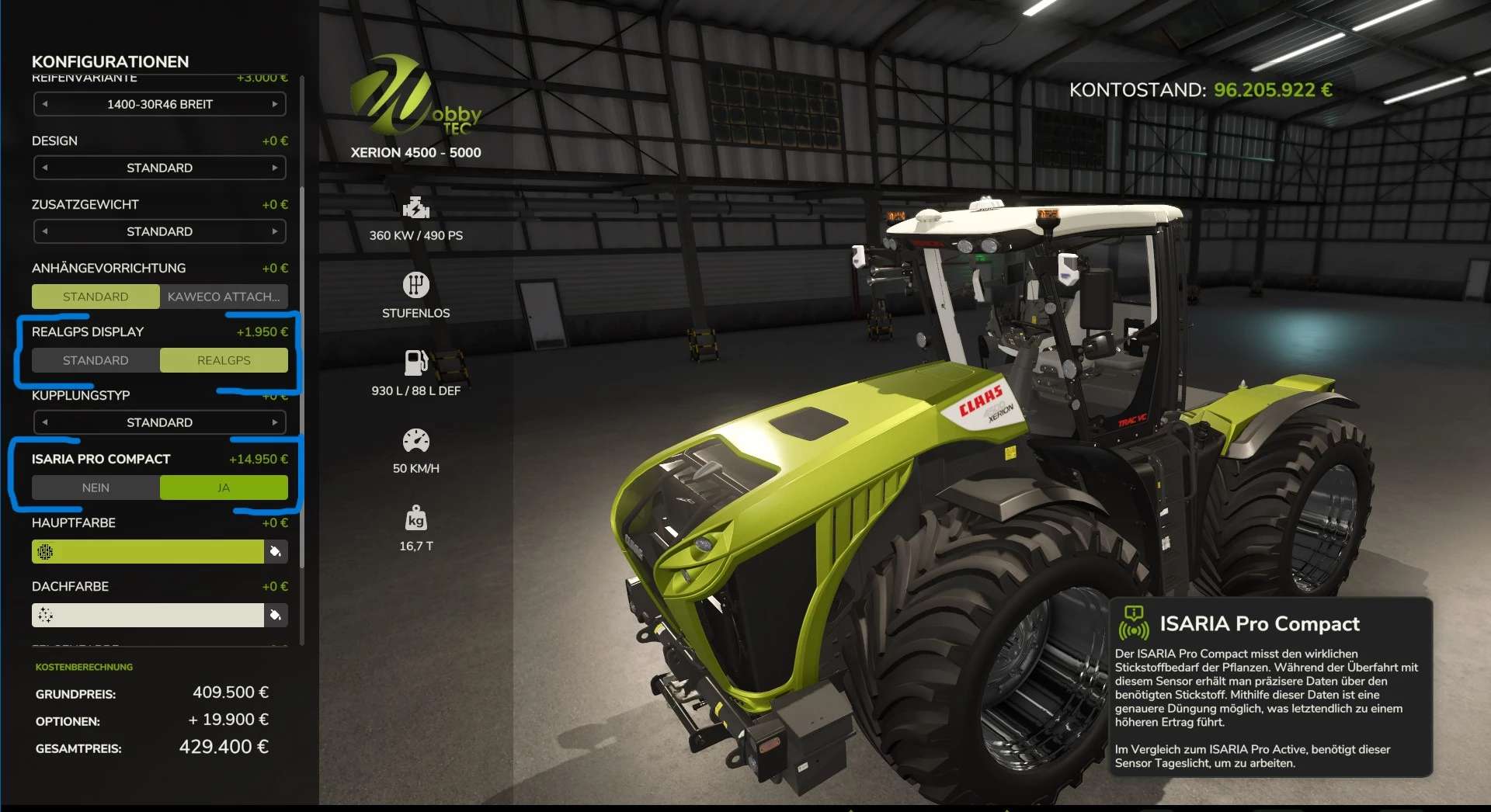Viewport: 1491px width, 812px height.
Task: Set ISARIA Pro Compact to Nein
Action: (96, 488)
